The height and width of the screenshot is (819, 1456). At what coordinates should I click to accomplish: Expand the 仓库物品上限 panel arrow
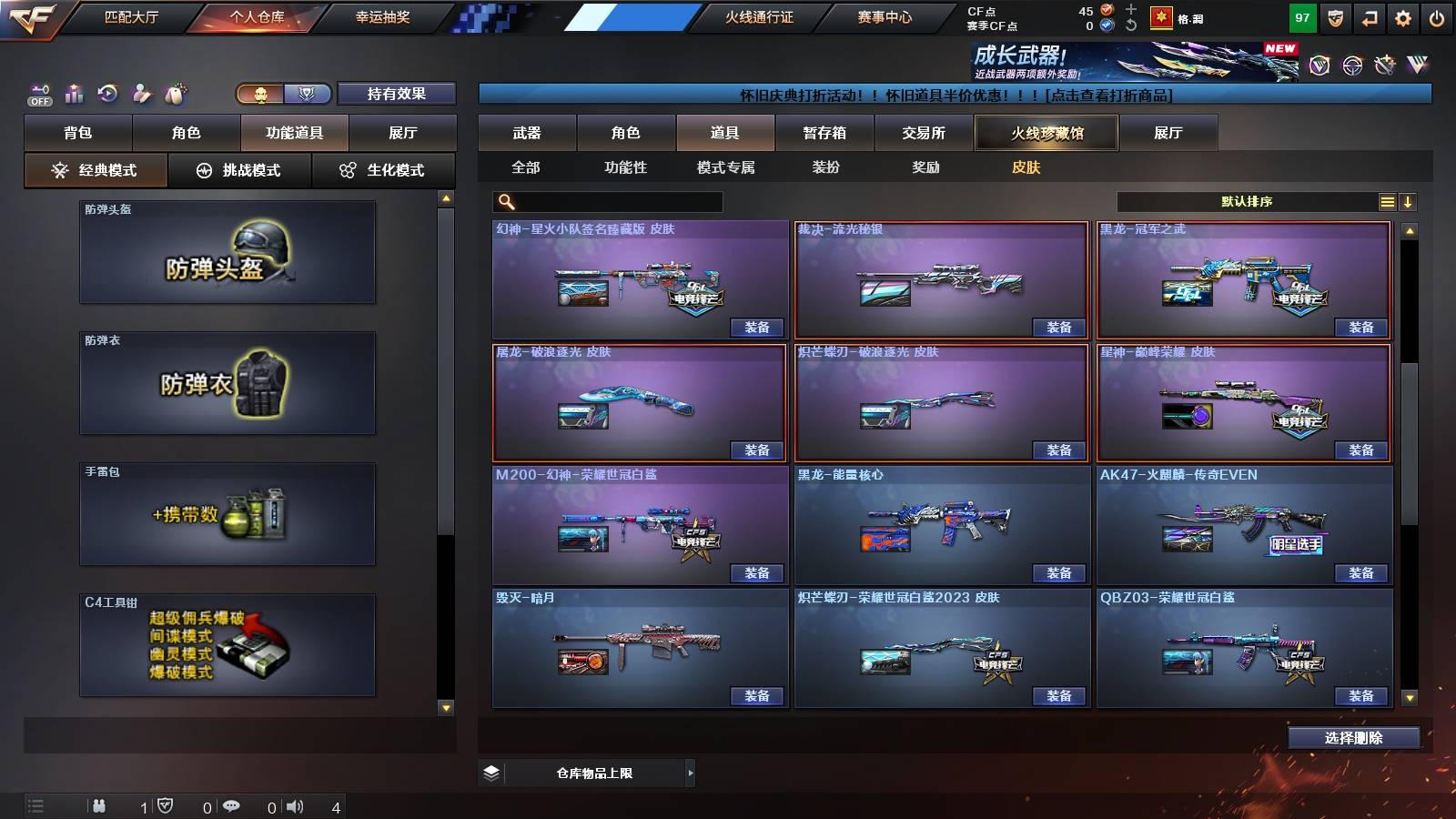click(x=689, y=772)
